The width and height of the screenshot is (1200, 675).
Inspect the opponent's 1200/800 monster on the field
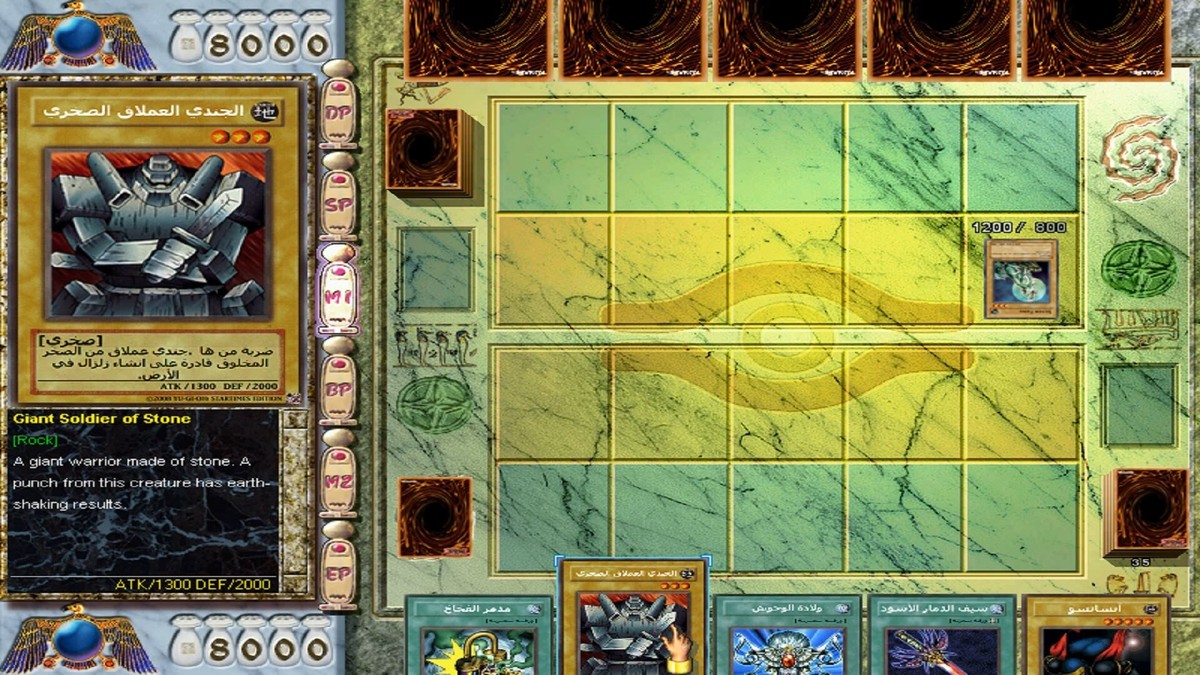tap(1021, 272)
